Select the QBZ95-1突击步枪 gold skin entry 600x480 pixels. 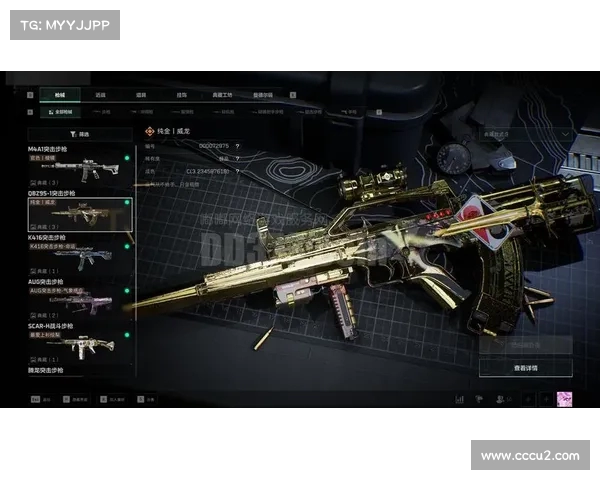80,213
